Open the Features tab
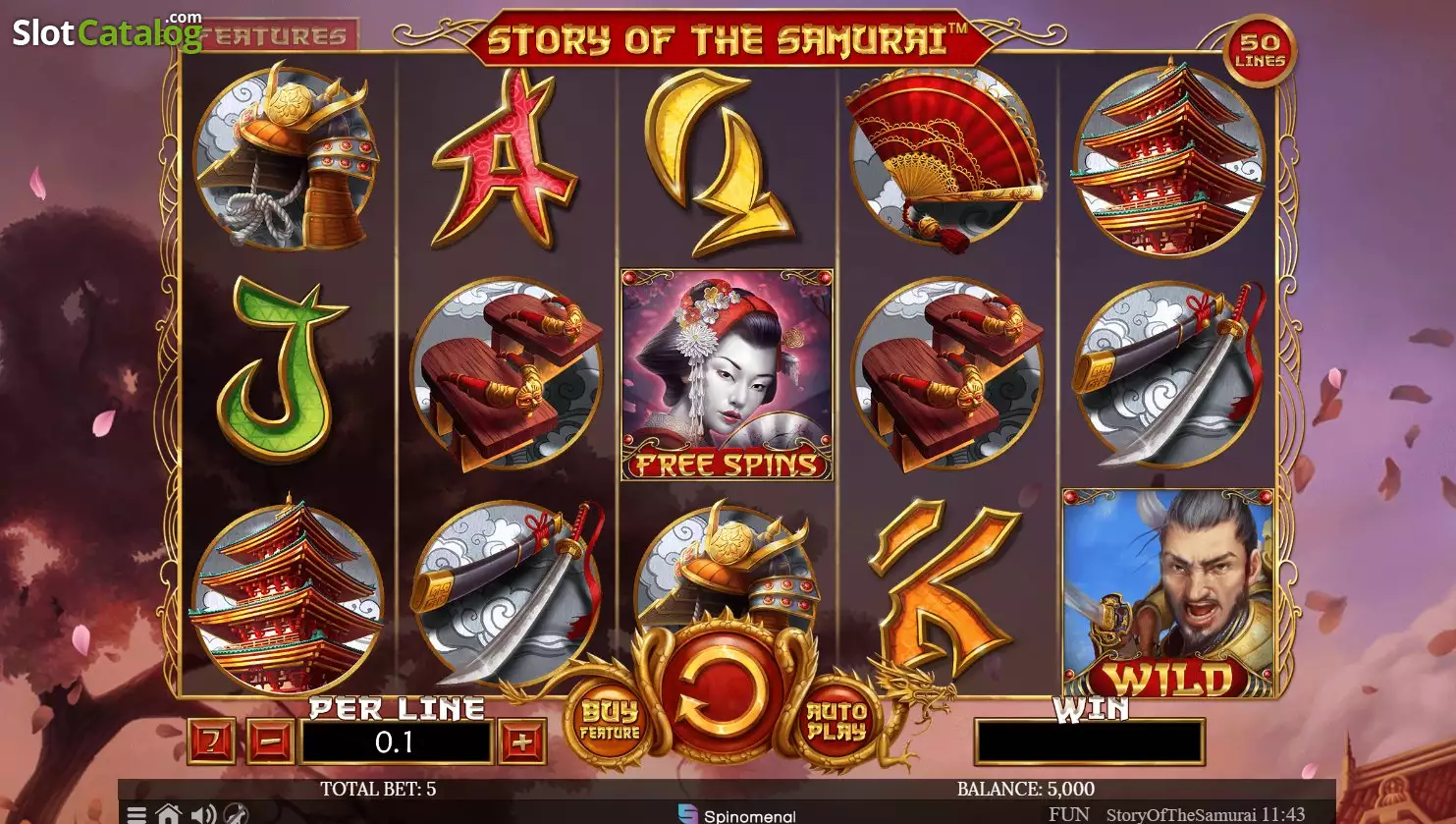This screenshot has height=824, width=1456. (x=280, y=36)
